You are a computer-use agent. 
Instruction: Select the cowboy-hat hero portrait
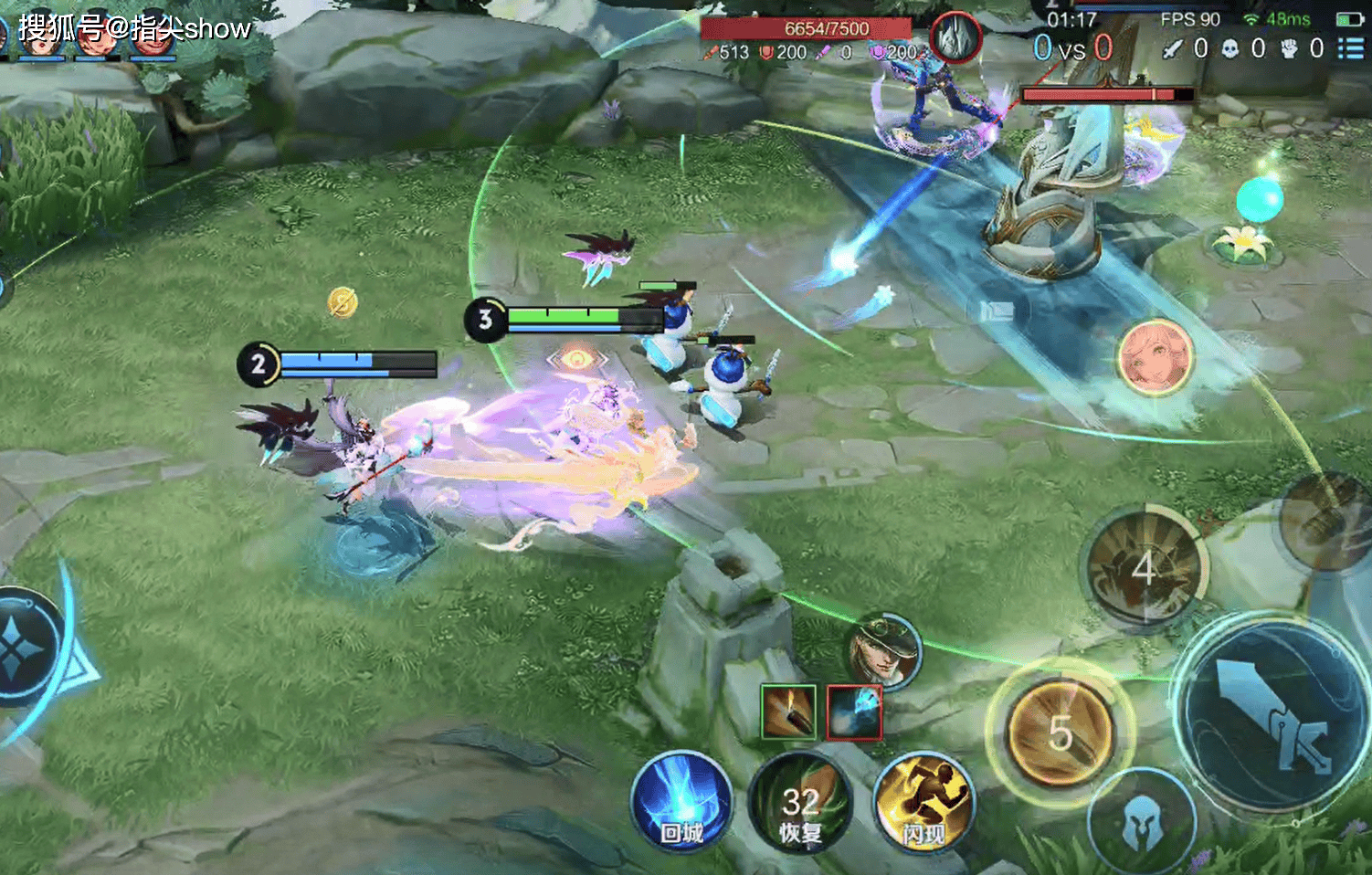(883, 651)
